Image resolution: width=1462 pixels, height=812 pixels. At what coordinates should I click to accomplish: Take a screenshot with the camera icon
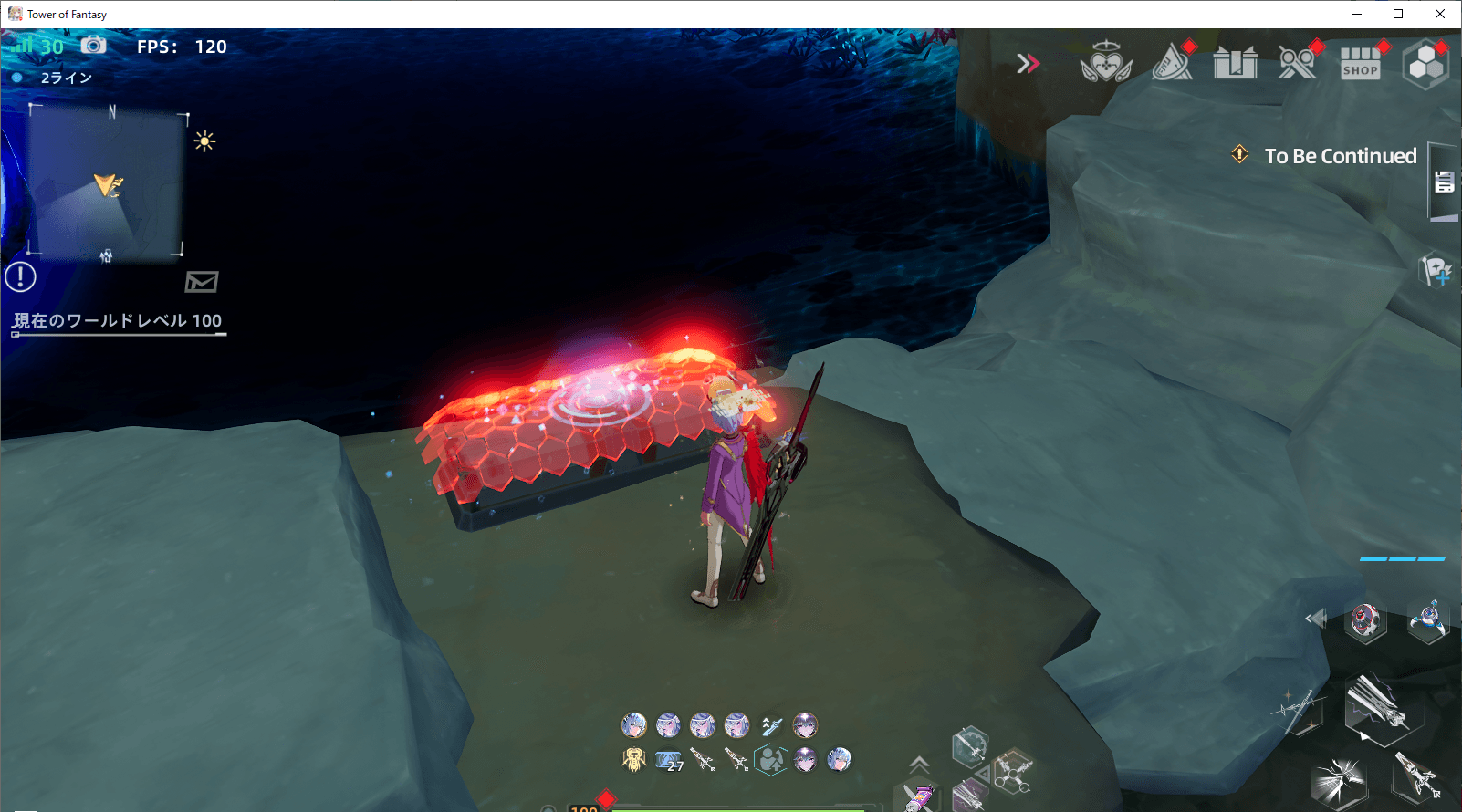point(93,45)
